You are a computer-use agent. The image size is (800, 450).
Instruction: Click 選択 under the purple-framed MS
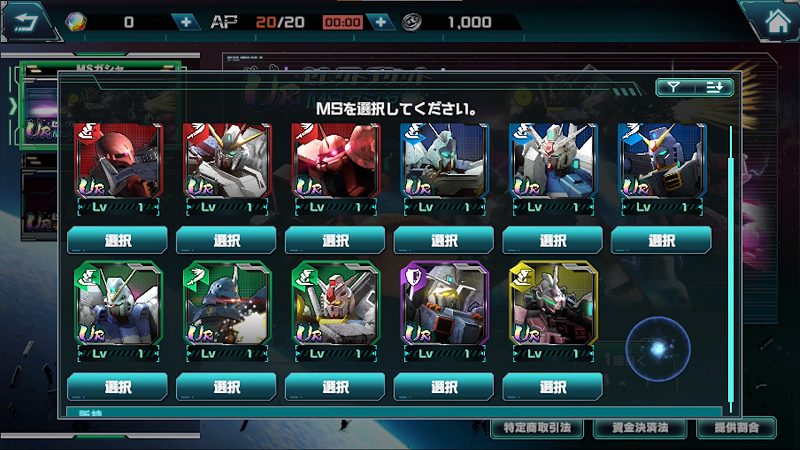tap(444, 387)
